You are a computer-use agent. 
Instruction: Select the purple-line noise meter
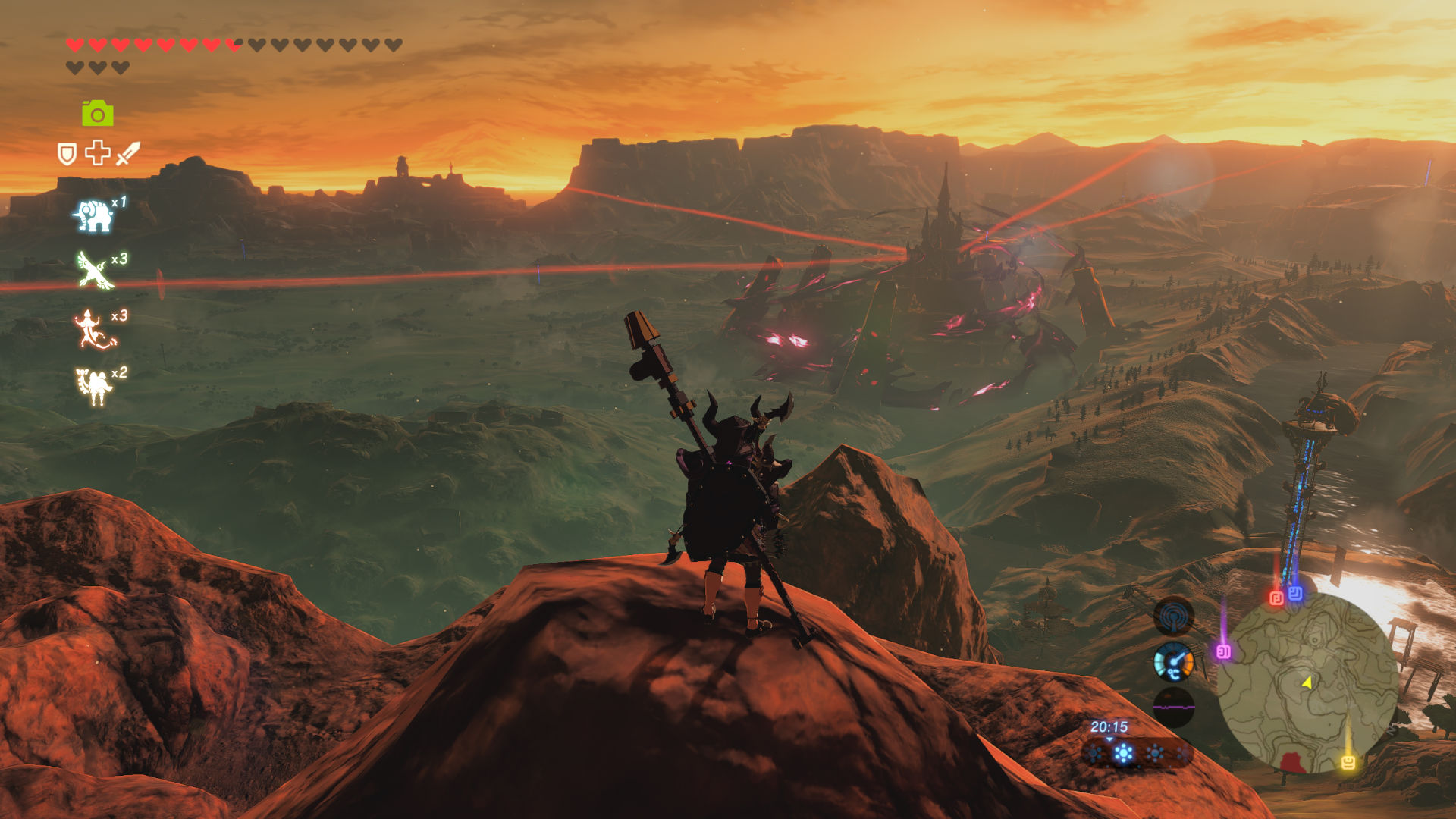(1173, 707)
